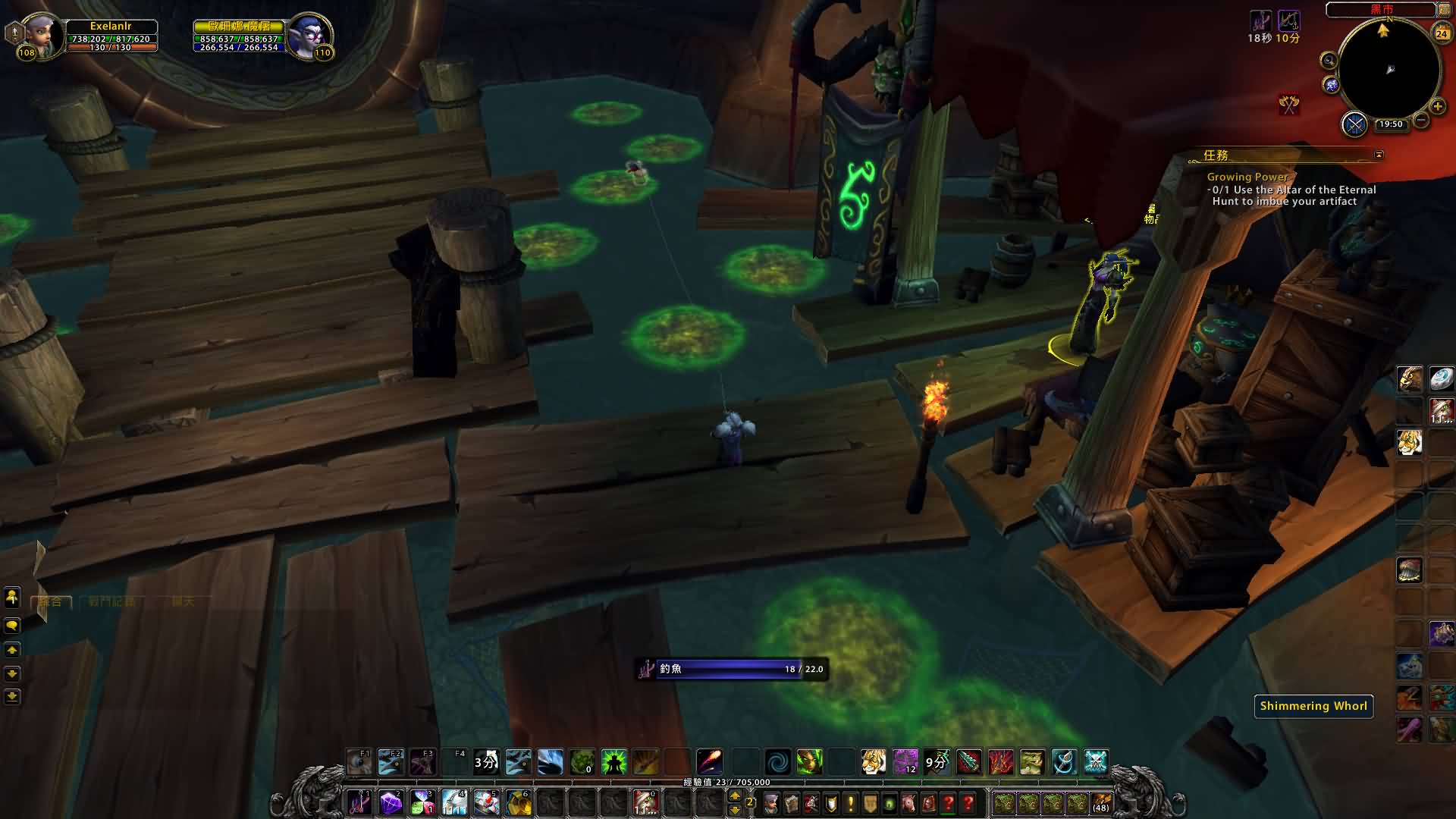
Task: Open the calendar showing day 24
Action: tap(1442, 33)
